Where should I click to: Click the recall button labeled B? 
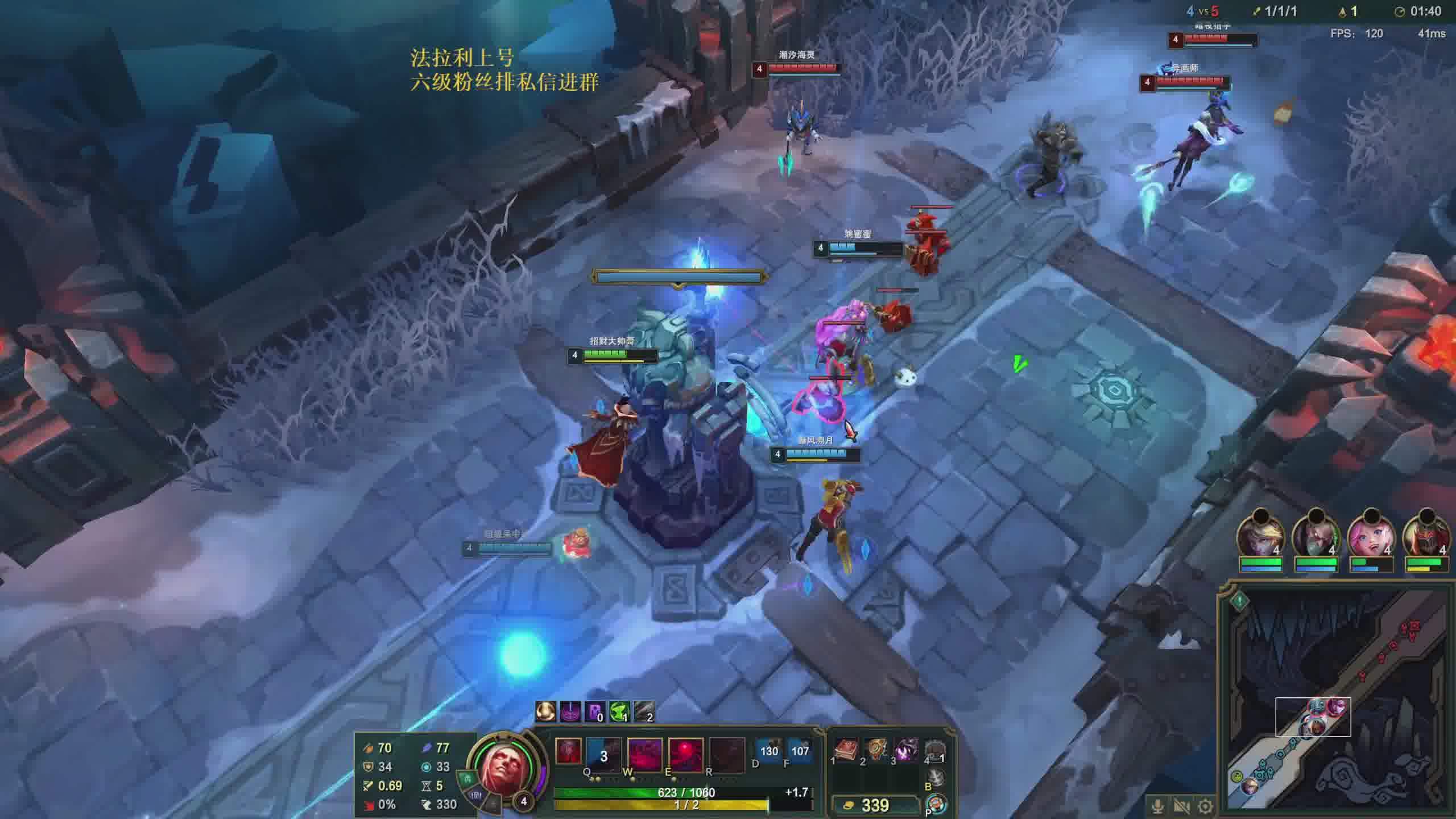[x=936, y=777]
